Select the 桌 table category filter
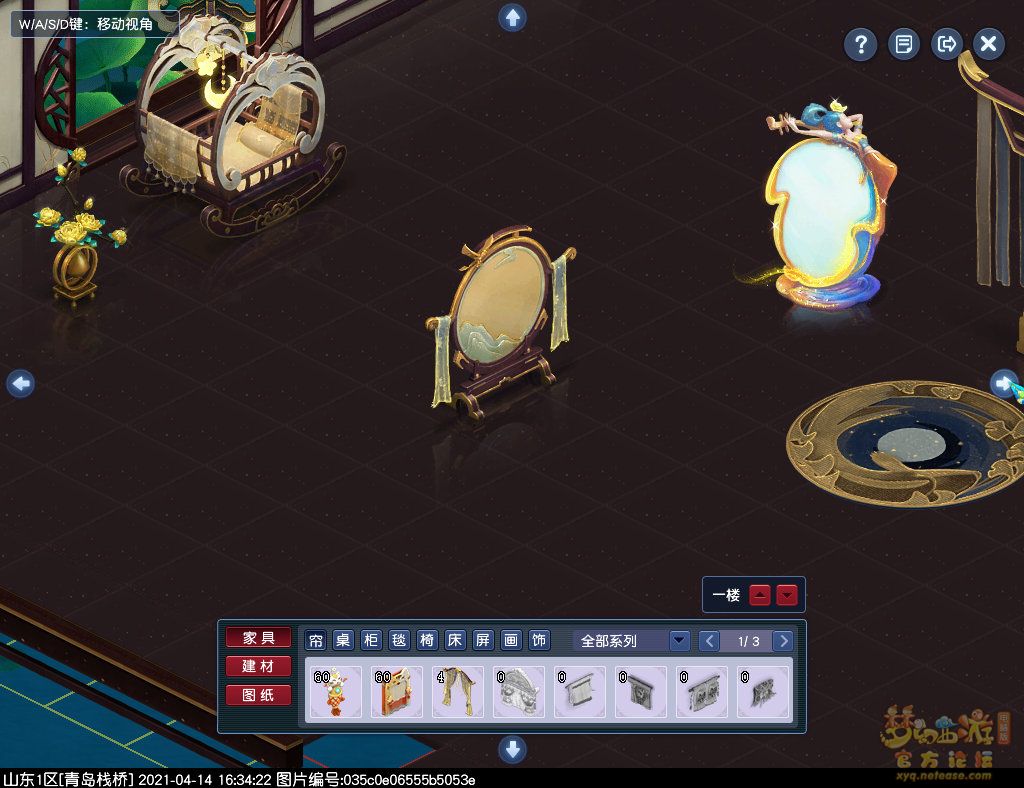1024x788 pixels. click(x=343, y=641)
